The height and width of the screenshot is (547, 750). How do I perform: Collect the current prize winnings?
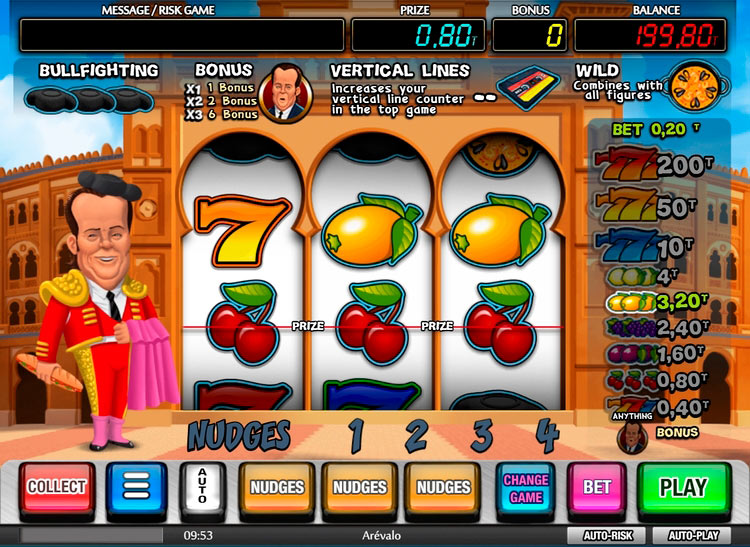pos(57,488)
